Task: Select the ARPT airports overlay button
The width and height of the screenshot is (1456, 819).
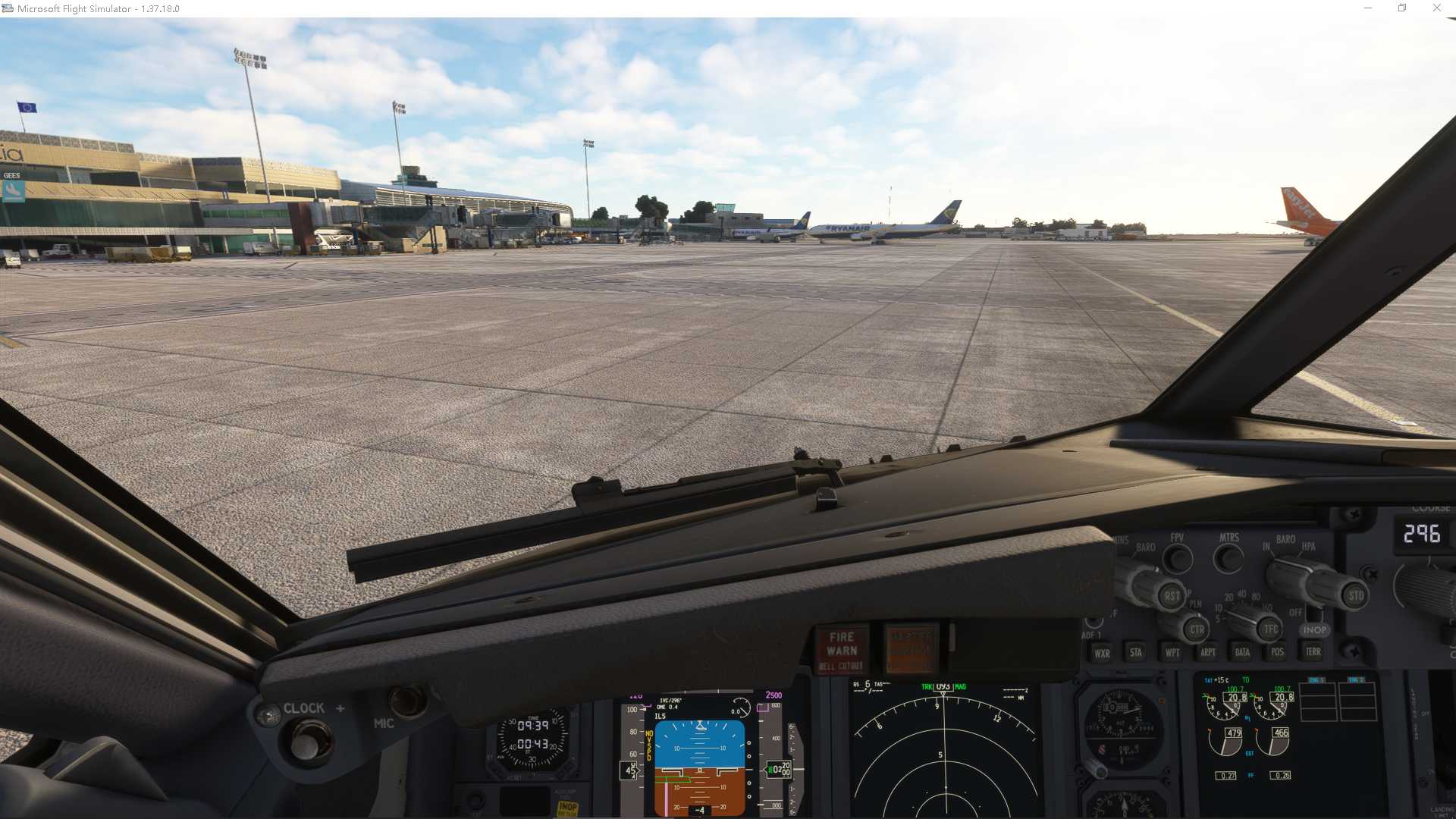Action: point(1207,652)
